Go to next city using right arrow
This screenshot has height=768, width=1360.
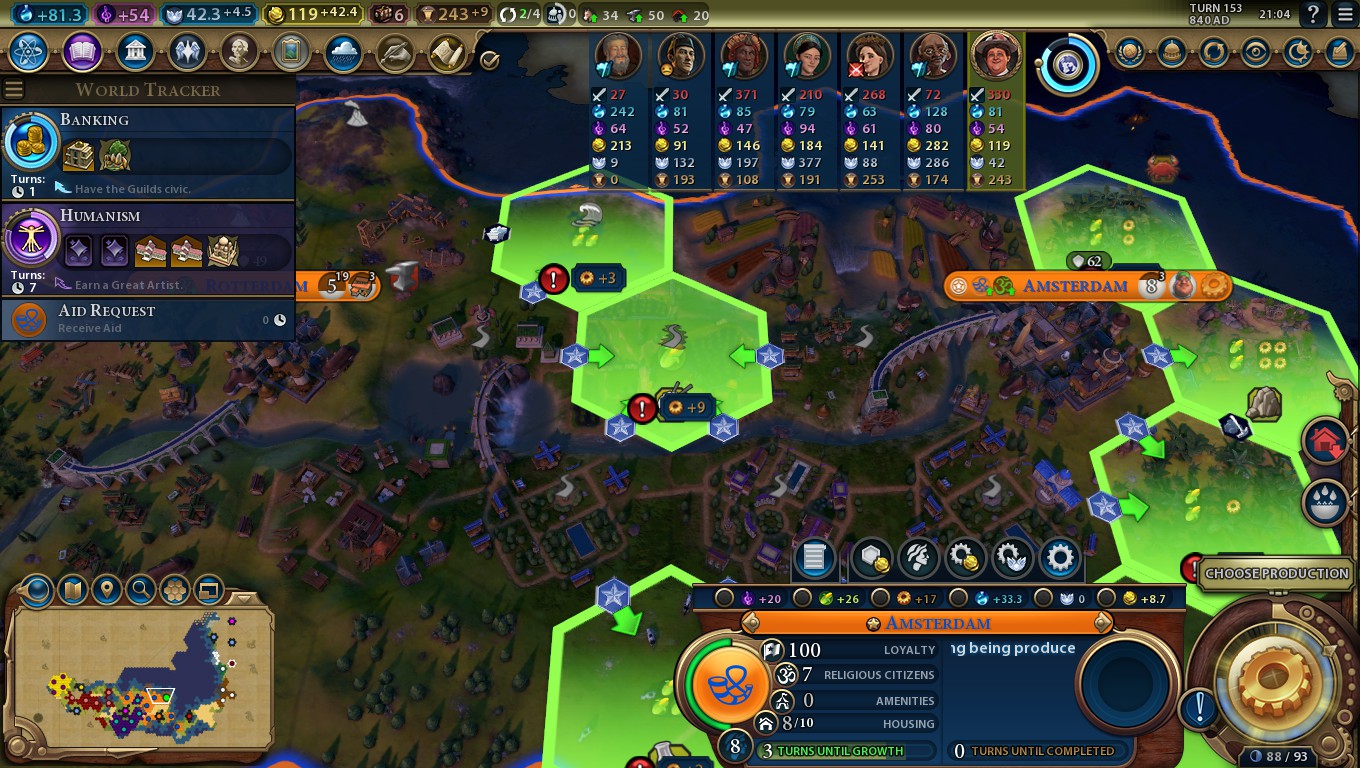pos(1103,623)
